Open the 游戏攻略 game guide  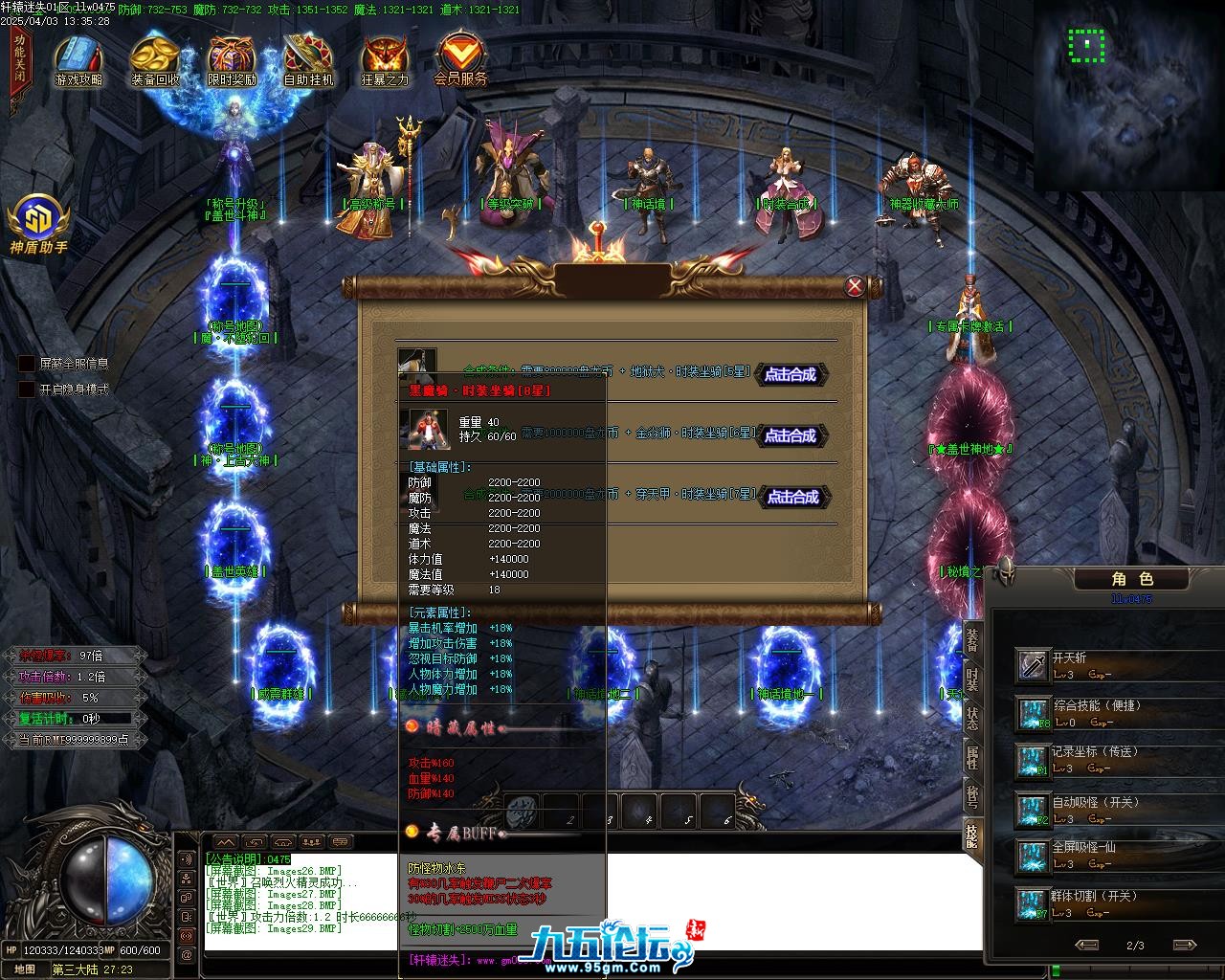78,60
